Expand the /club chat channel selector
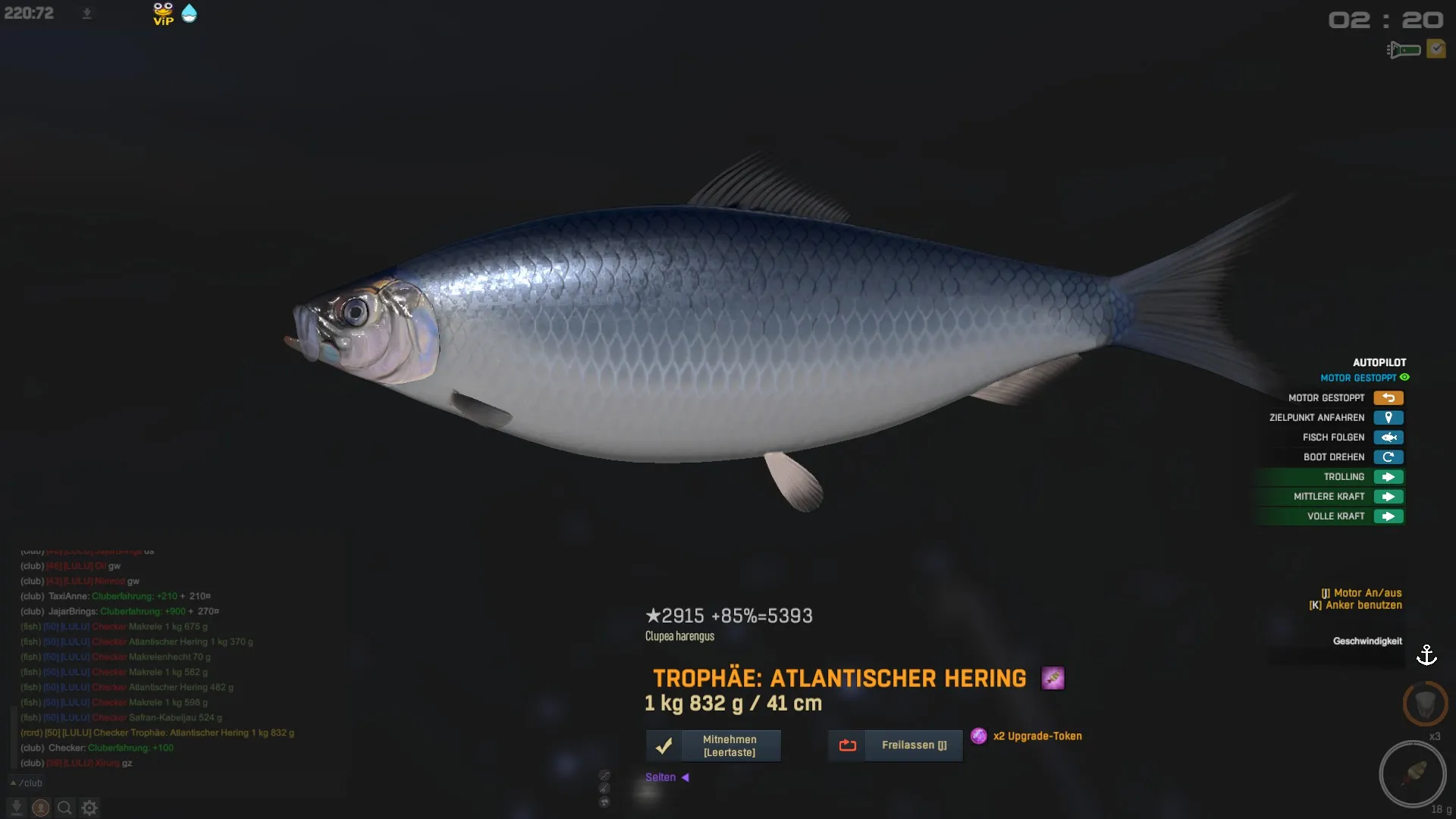Screen dimensions: 1456x819 tap(26, 783)
